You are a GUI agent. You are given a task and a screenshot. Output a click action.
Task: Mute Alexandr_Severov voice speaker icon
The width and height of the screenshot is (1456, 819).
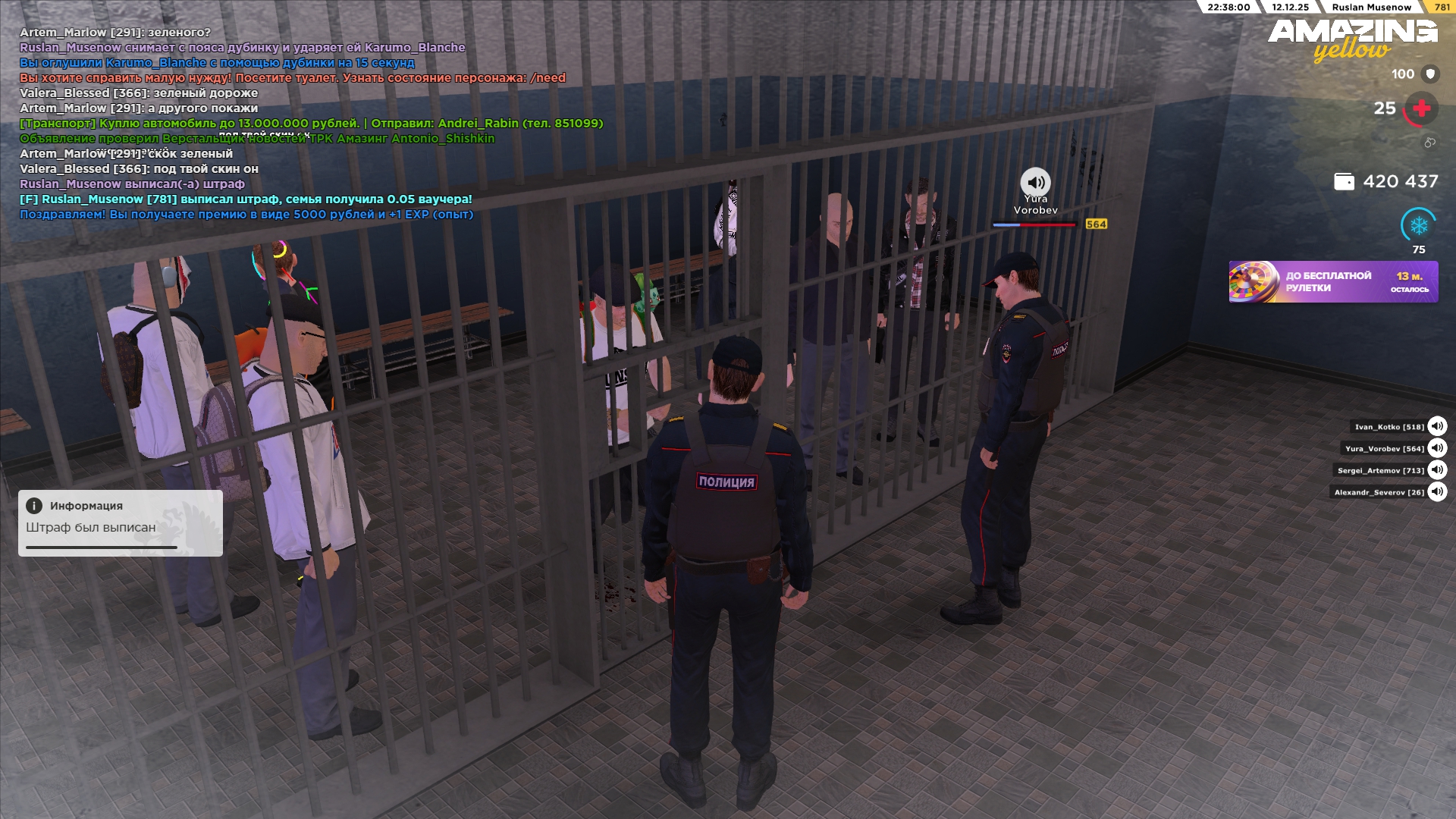tap(1437, 492)
